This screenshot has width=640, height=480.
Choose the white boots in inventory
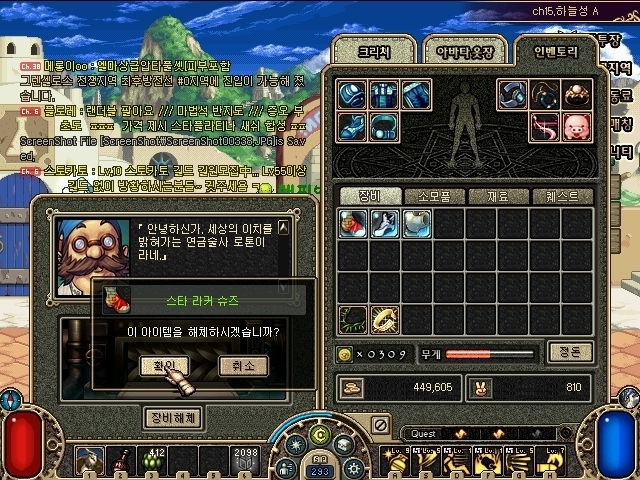385,223
